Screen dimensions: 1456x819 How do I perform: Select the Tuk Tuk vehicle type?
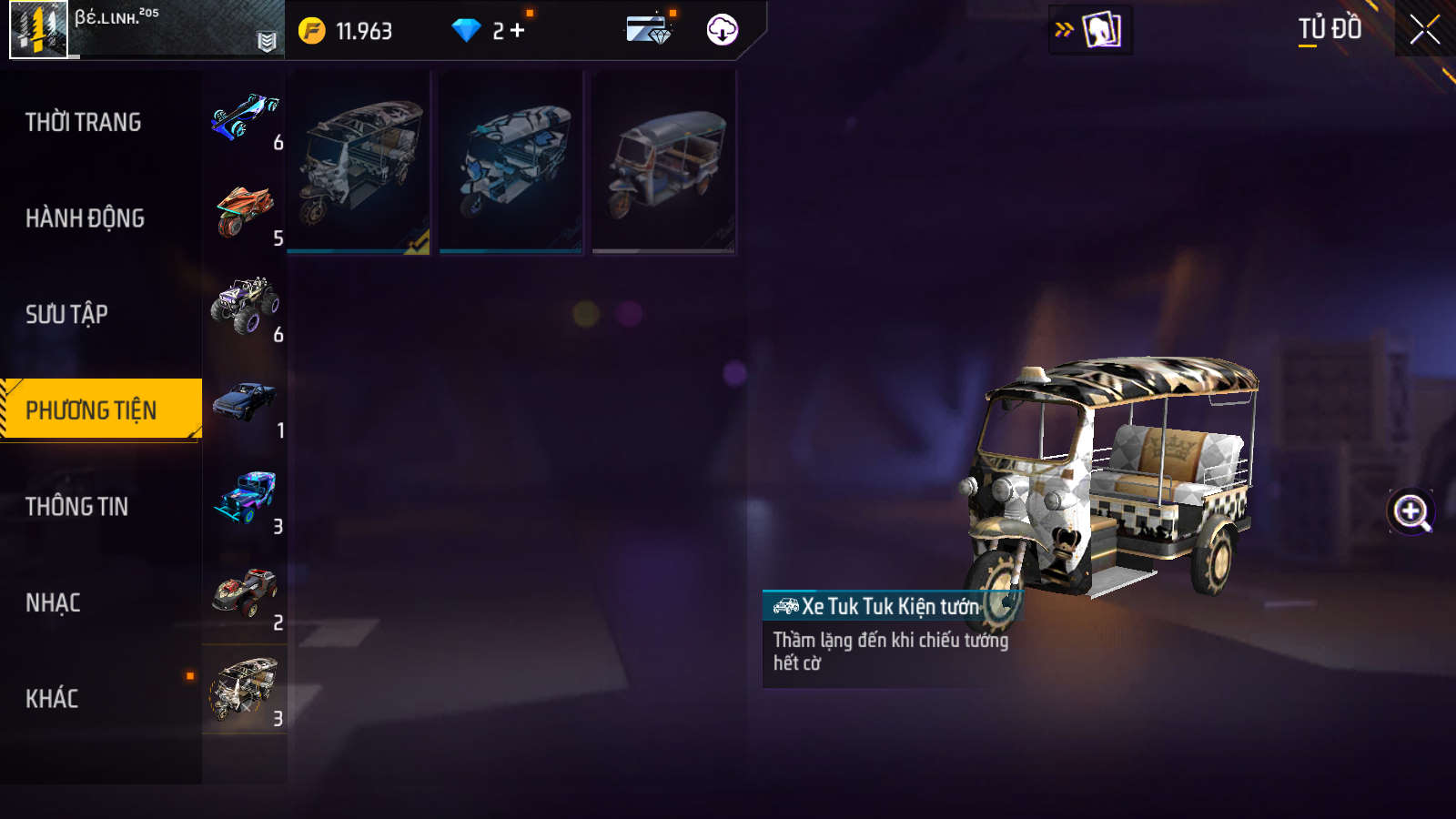(245, 689)
